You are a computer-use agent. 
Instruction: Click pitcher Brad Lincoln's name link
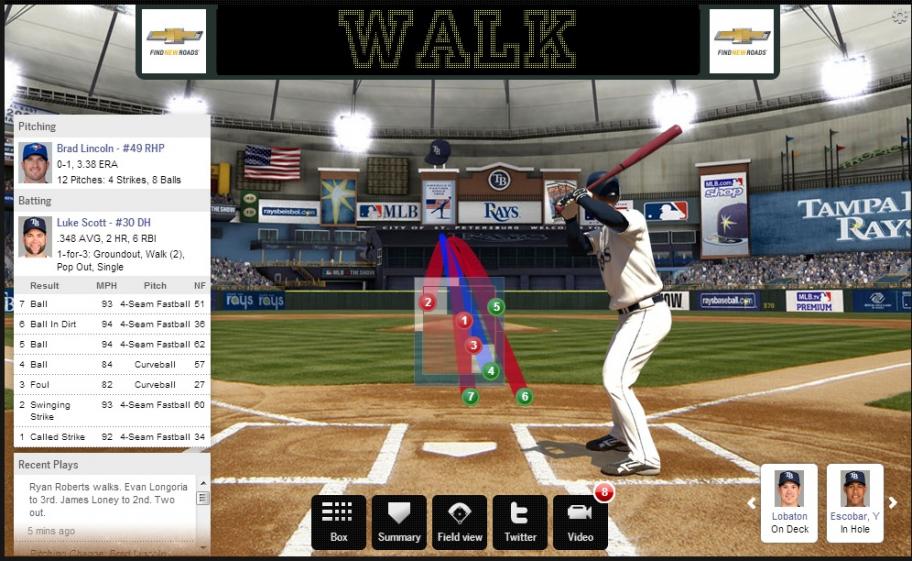point(110,148)
